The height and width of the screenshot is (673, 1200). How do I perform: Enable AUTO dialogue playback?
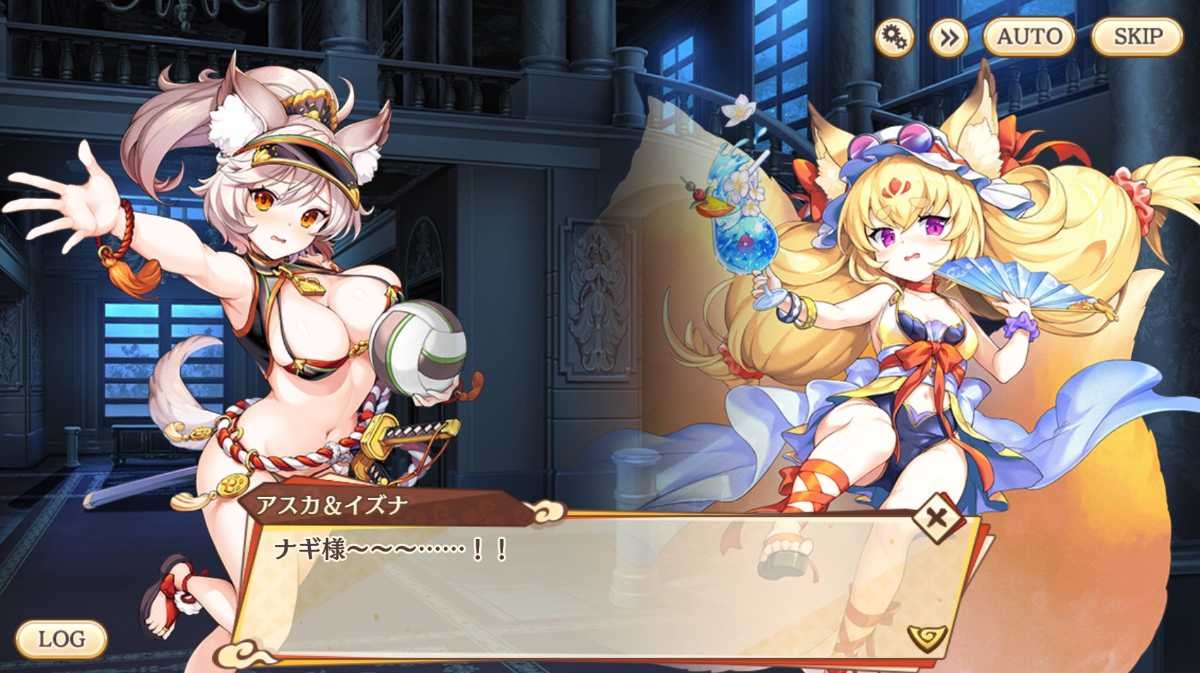point(1029,37)
